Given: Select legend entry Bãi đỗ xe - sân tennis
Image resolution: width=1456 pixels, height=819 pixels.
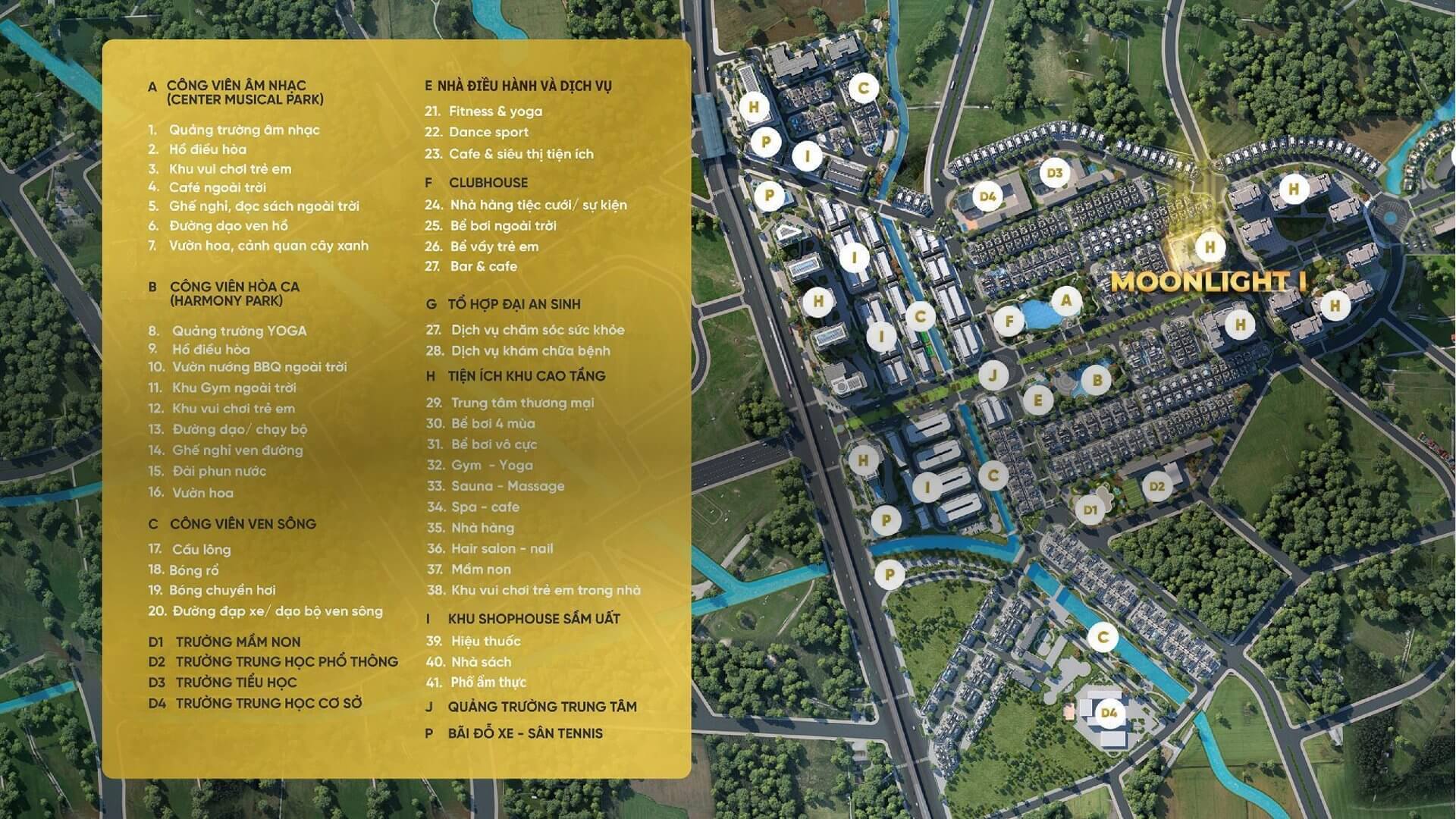Looking at the screenshot, I should click(x=525, y=733).
